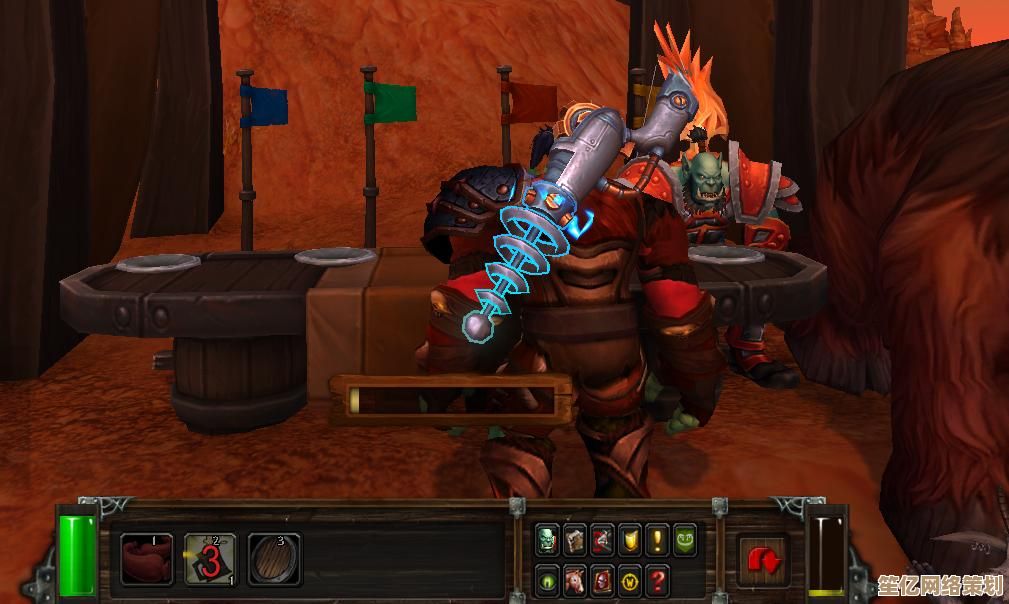Screen dimensions: 1009x604
Task: Open the spellbook micro menu icon
Action: 574,541
